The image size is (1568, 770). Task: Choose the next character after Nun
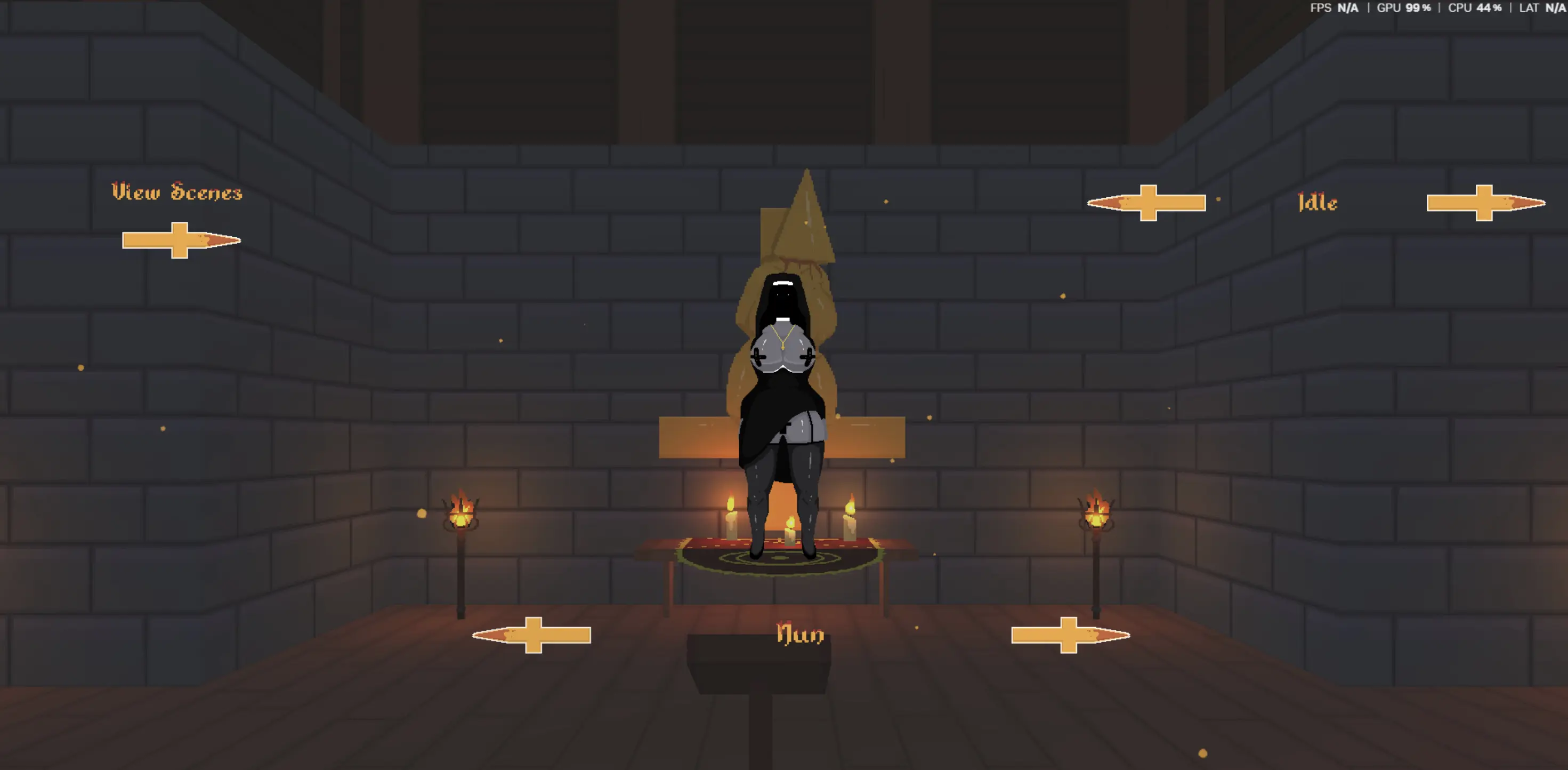[1070, 635]
